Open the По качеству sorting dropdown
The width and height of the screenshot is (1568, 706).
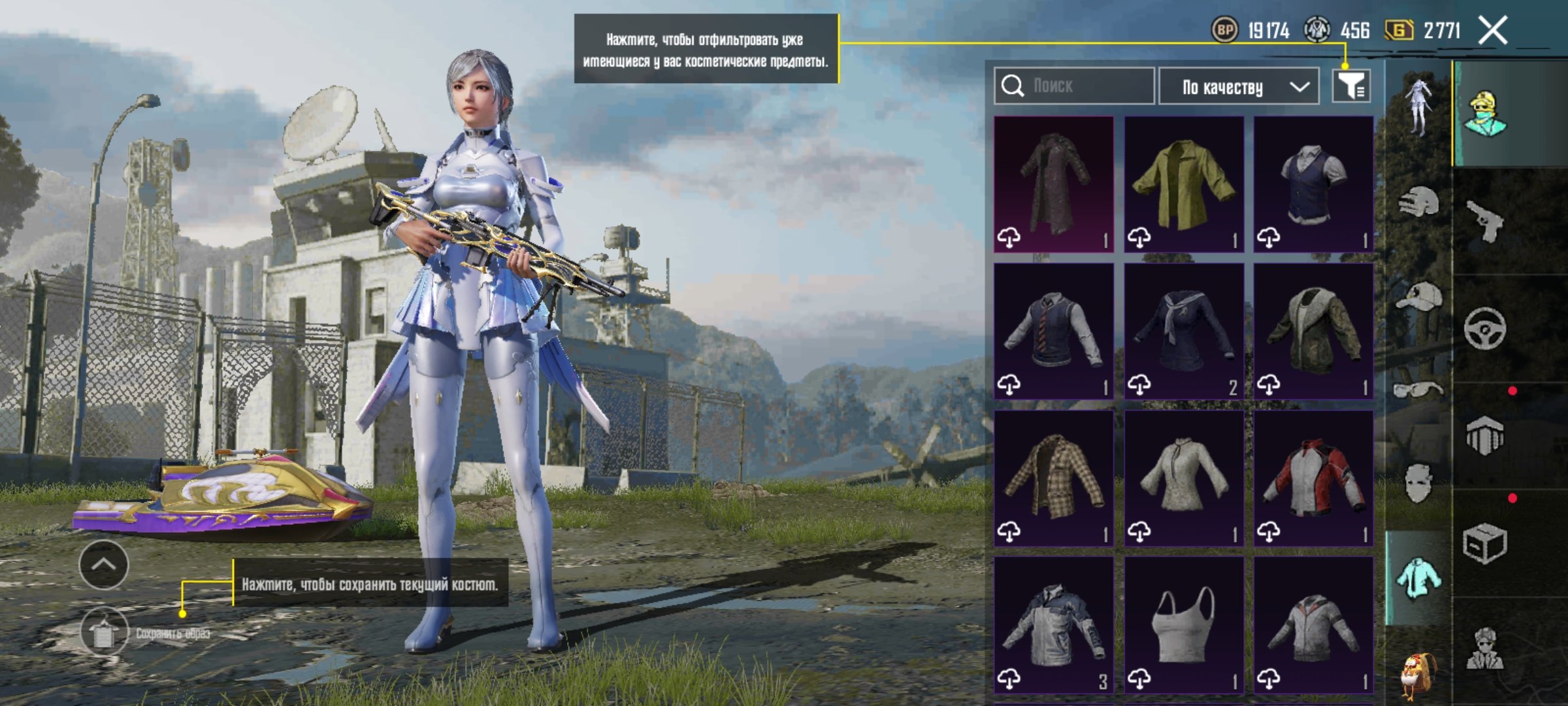pos(1238,86)
